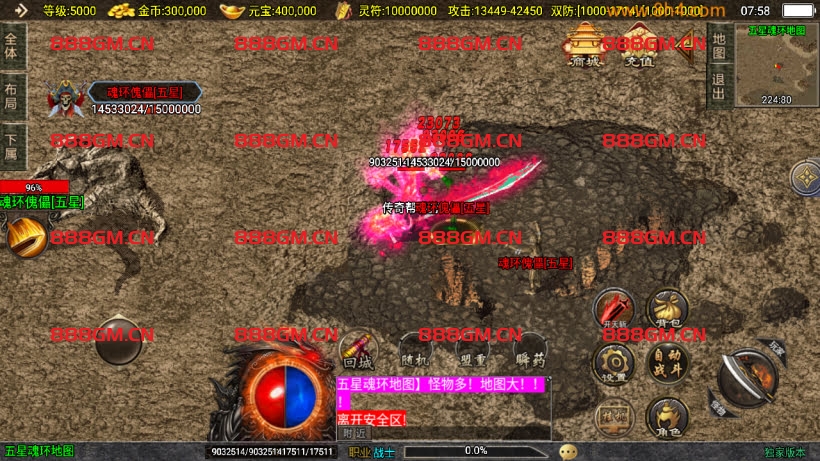
Task: Open the 商城 shop icon
Action: (582, 45)
